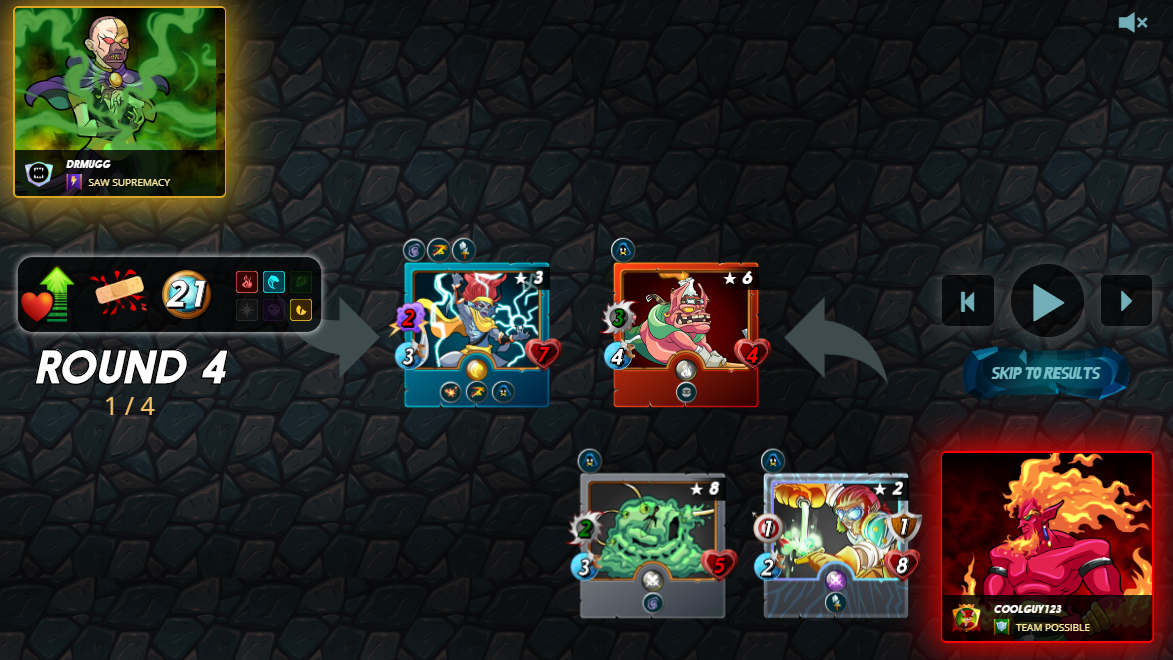The height and width of the screenshot is (660, 1173).
Task: Skip to results of the battle
Action: click(x=1045, y=373)
